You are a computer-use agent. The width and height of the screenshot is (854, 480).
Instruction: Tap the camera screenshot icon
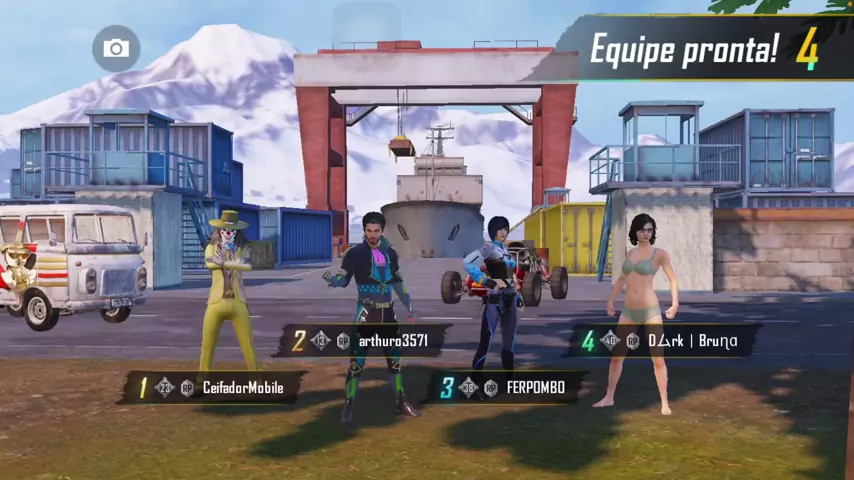click(x=116, y=48)
